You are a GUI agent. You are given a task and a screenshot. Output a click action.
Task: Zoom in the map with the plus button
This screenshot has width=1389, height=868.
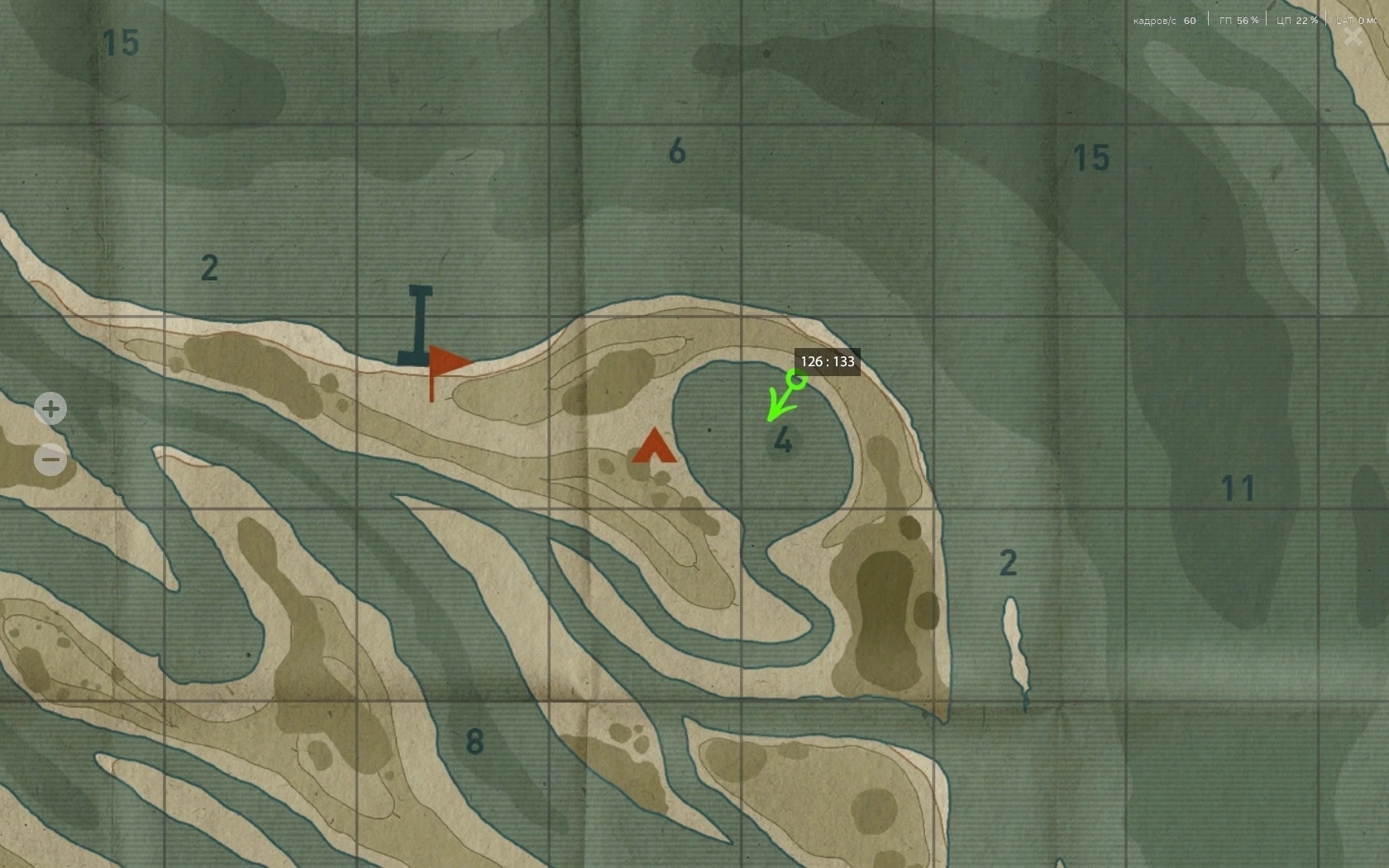point(50,408)
